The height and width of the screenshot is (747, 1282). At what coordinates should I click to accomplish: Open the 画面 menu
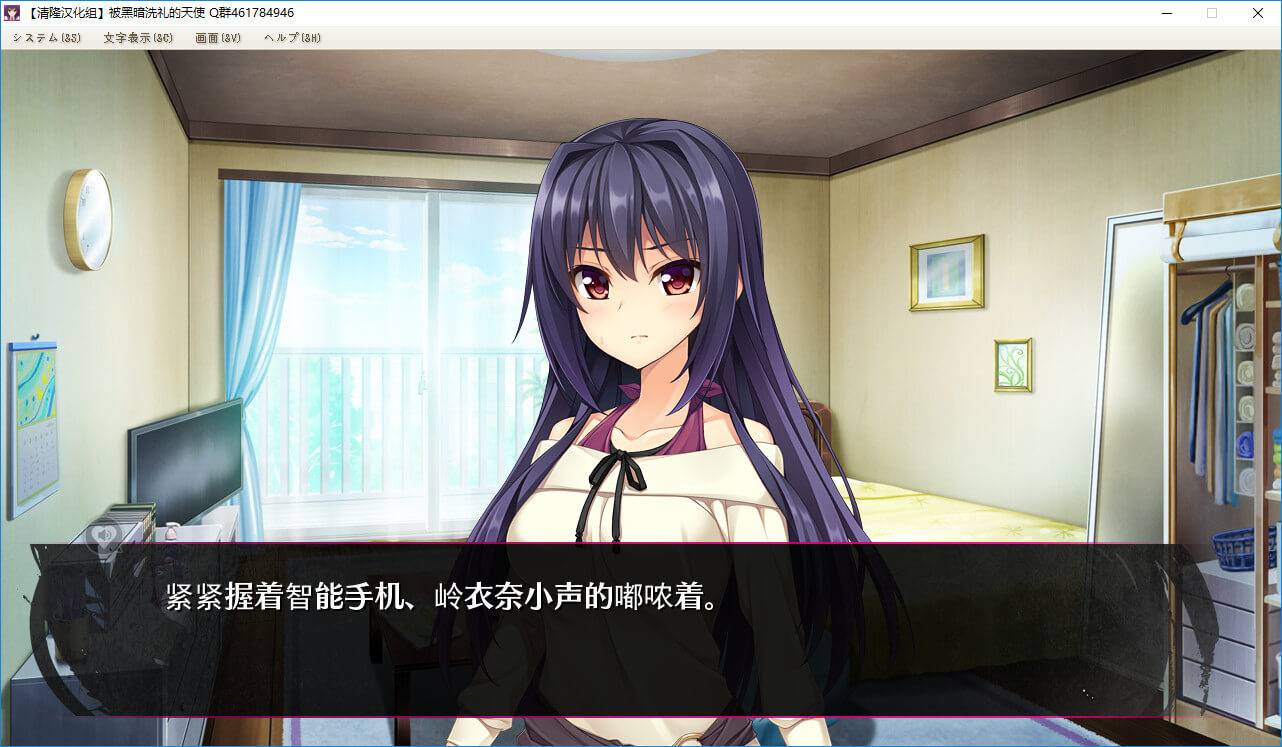click(218, 38)
